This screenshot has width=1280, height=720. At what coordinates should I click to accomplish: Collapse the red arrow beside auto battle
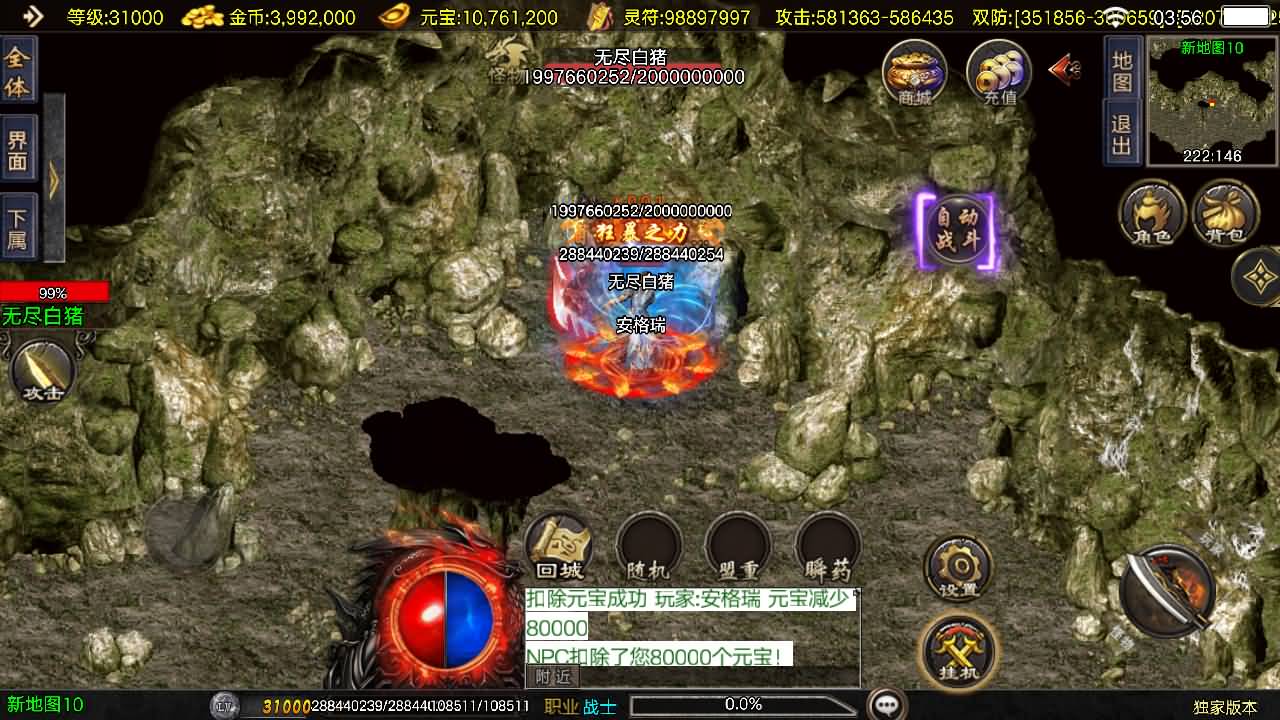click(x=1062, y=68)
